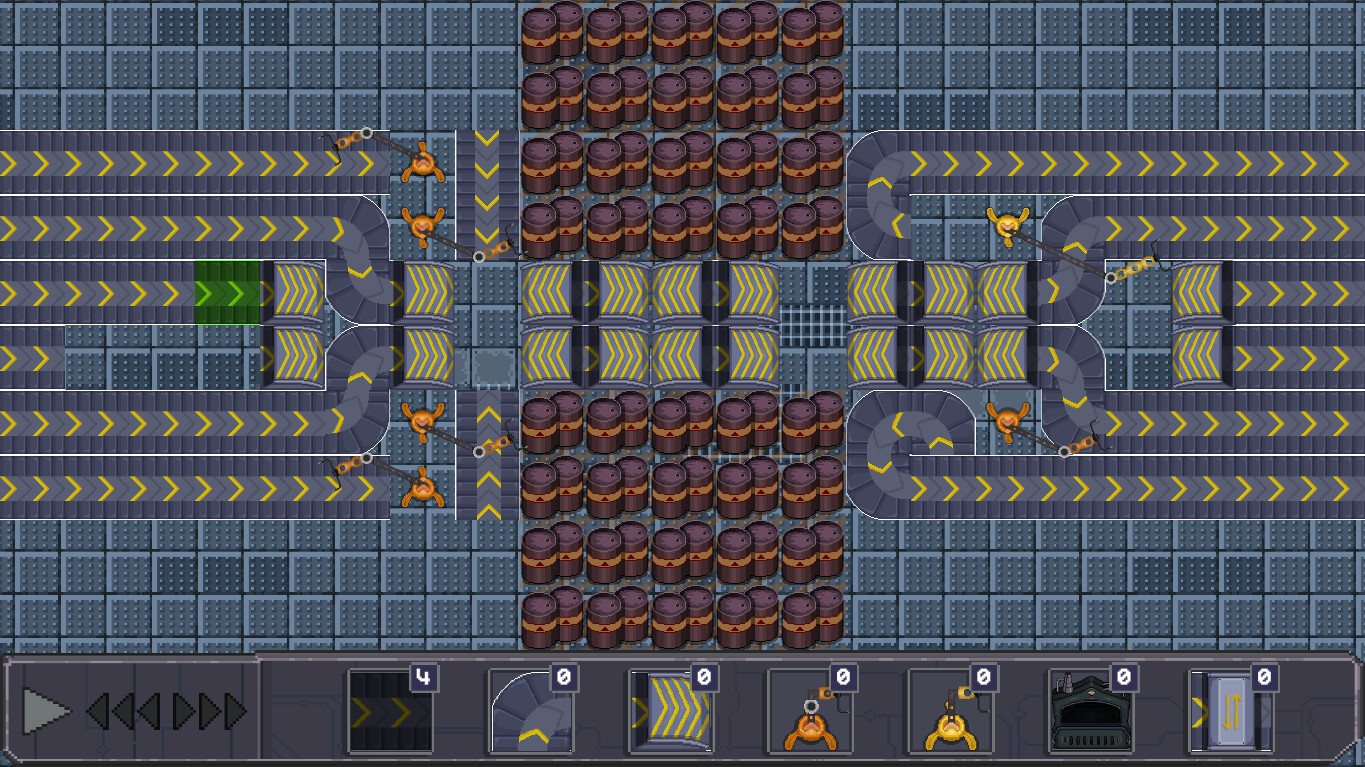
Task: Click the yellow robot on the right conveyors
Action: 1005,222
